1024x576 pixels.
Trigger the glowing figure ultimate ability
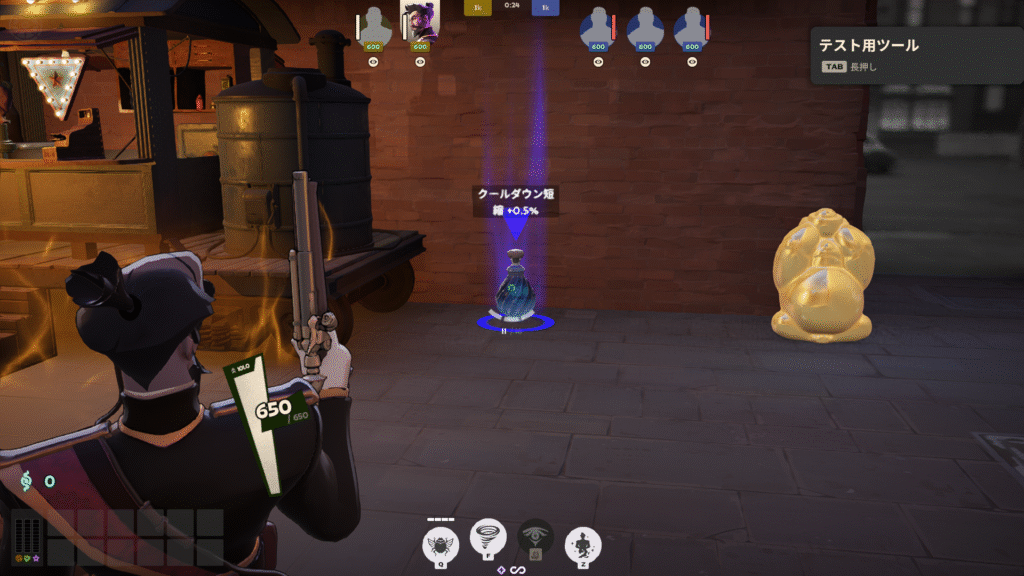583,544
